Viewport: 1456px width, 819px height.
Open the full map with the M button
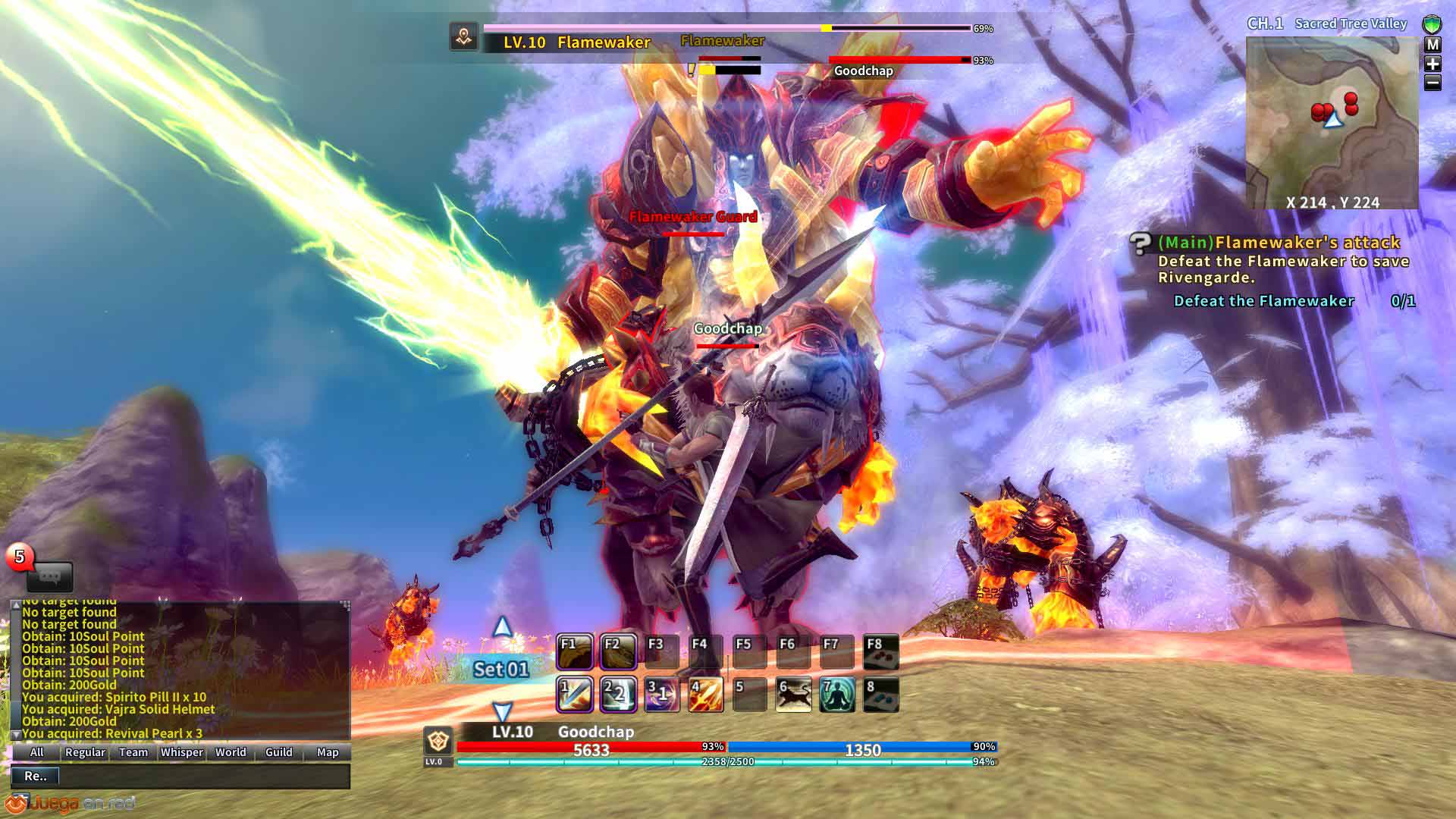[x=1432, y=45]
